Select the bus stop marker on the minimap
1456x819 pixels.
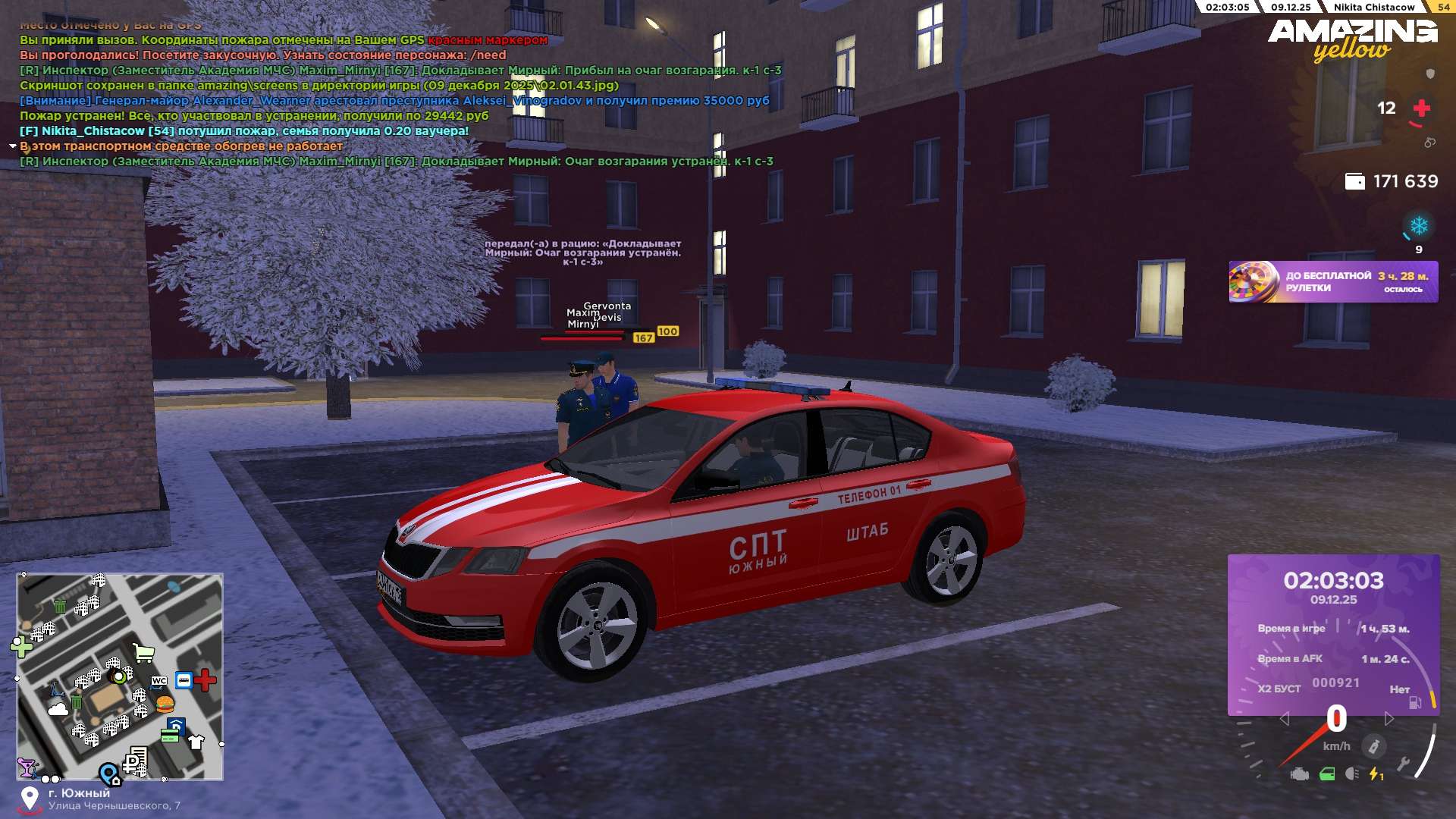[184, 680]
